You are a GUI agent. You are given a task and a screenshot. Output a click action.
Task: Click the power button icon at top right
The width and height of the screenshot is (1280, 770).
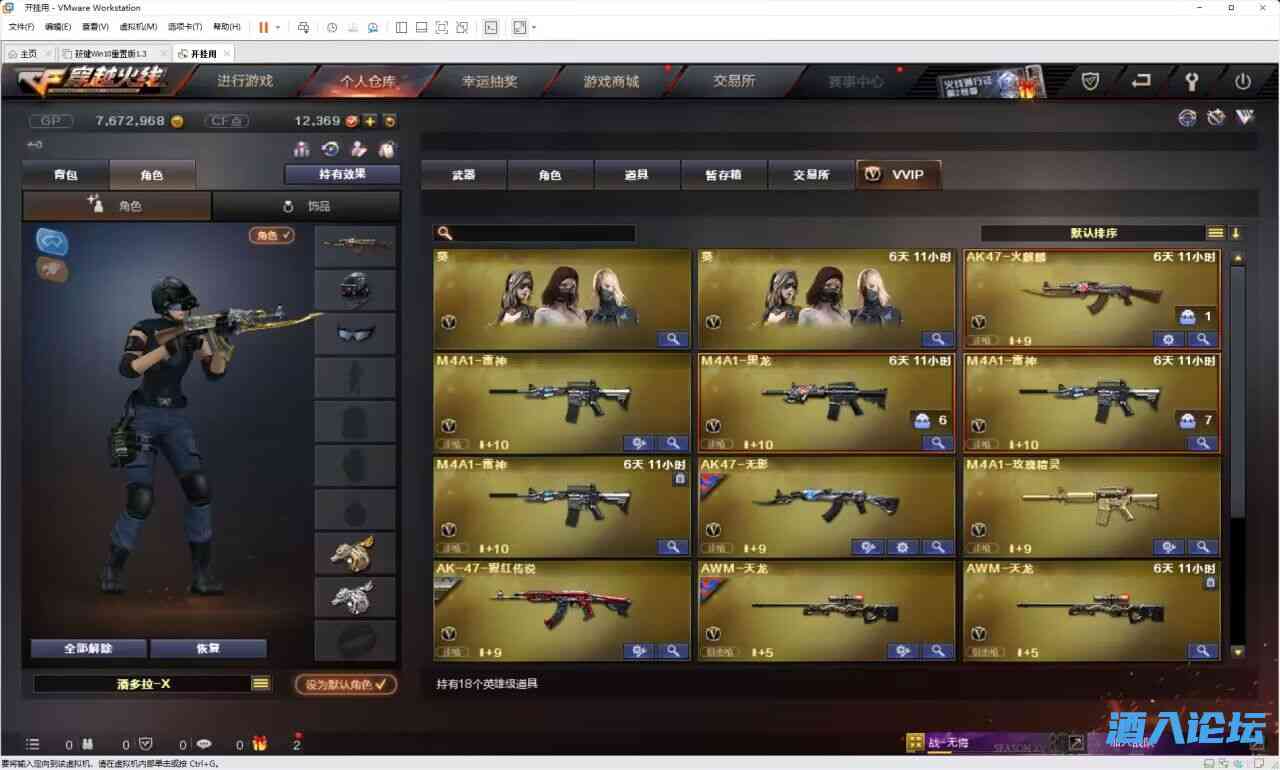[1243, 82]
